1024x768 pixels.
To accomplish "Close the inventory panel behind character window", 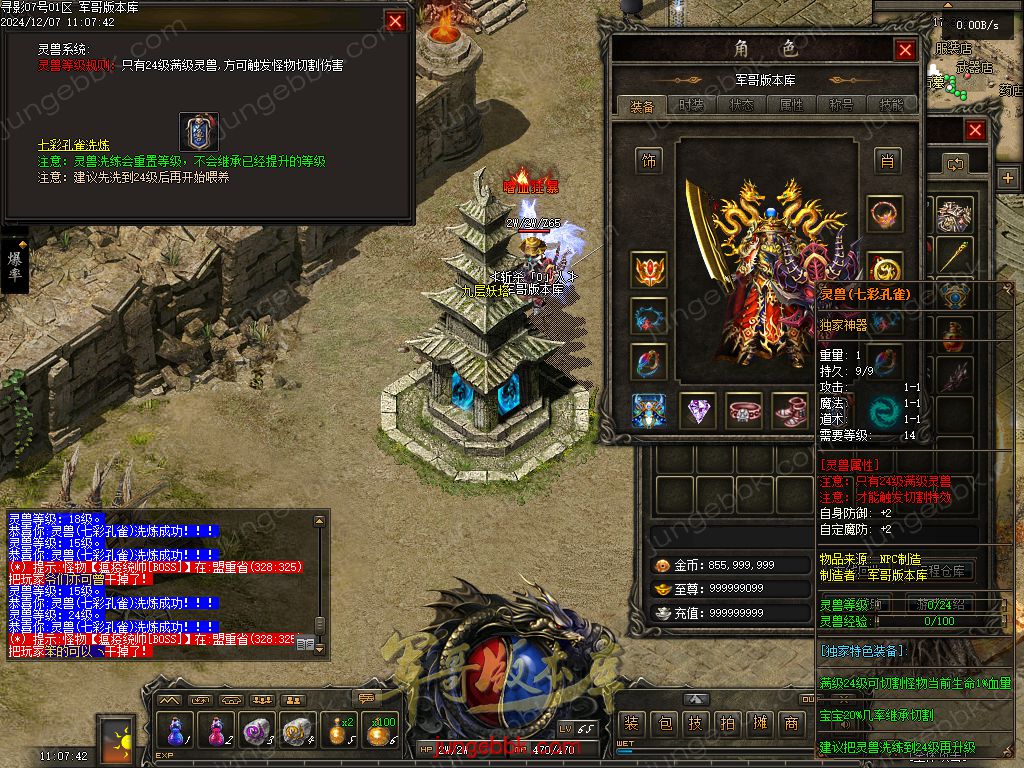I will click(975, 131).
